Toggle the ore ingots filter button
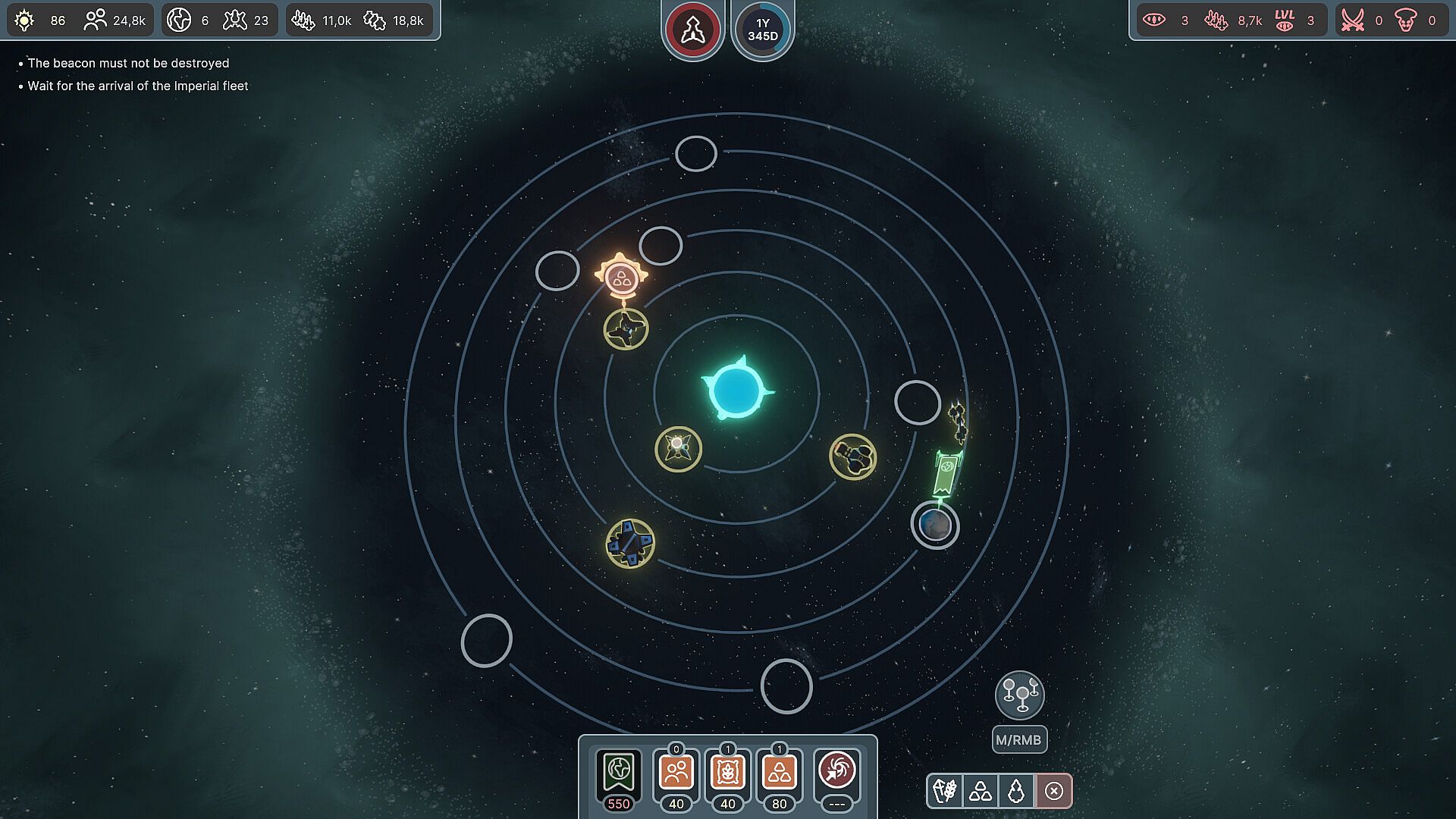This screenshot has width=1456, height=819. coord(981,791)
